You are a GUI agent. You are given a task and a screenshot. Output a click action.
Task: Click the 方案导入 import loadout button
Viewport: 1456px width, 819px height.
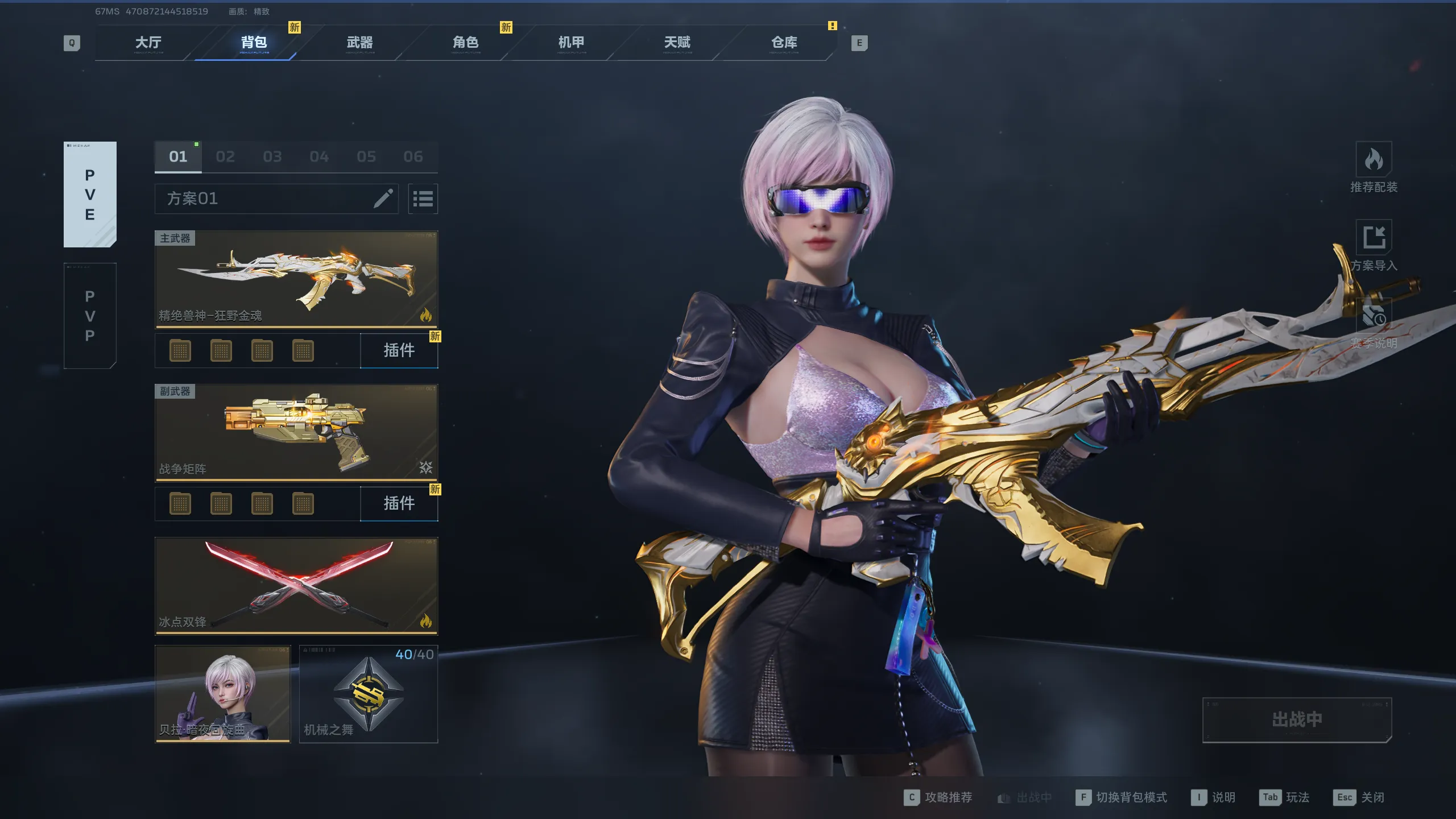pyautogui.click(x=1374, y=246)
